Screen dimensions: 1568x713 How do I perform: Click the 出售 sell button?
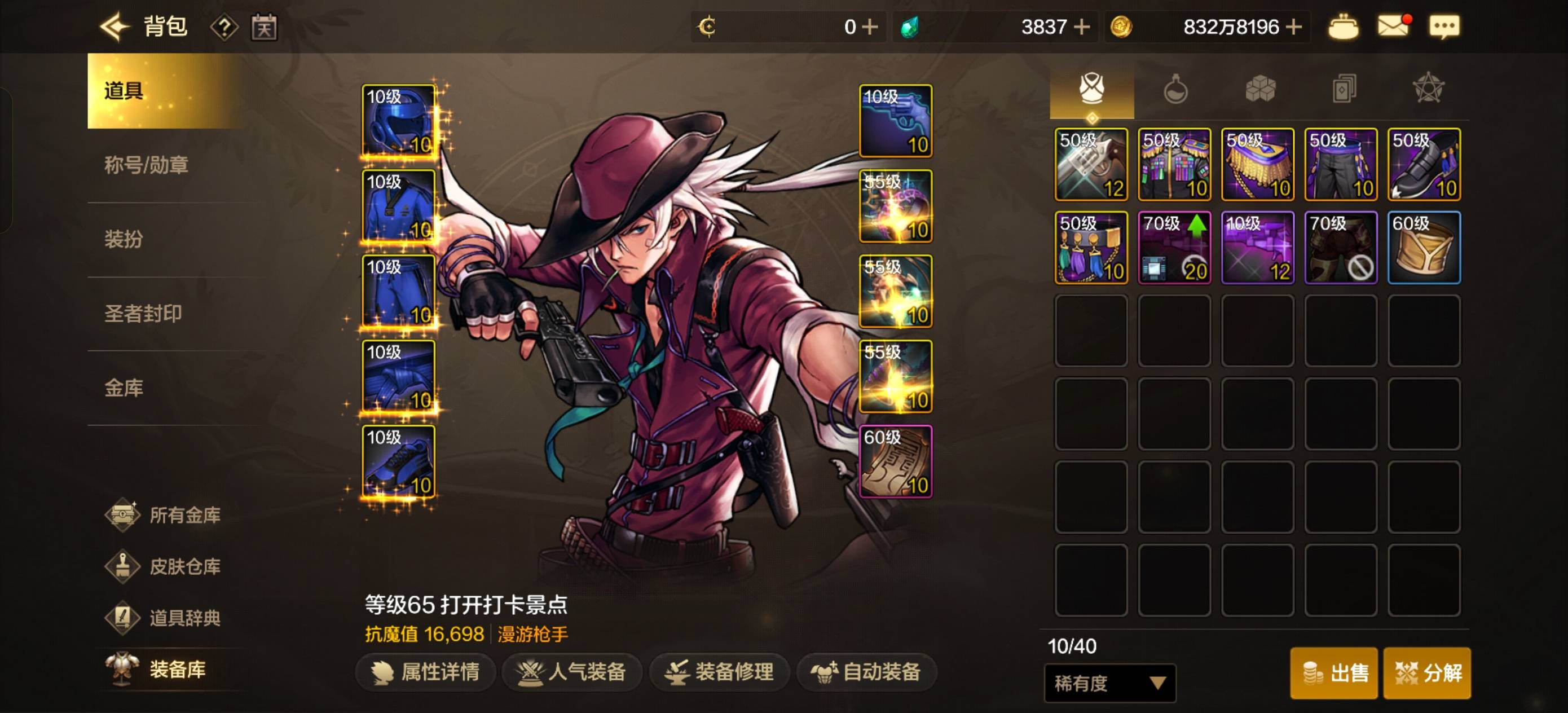pyautogui.click(x=1334, y=673)
